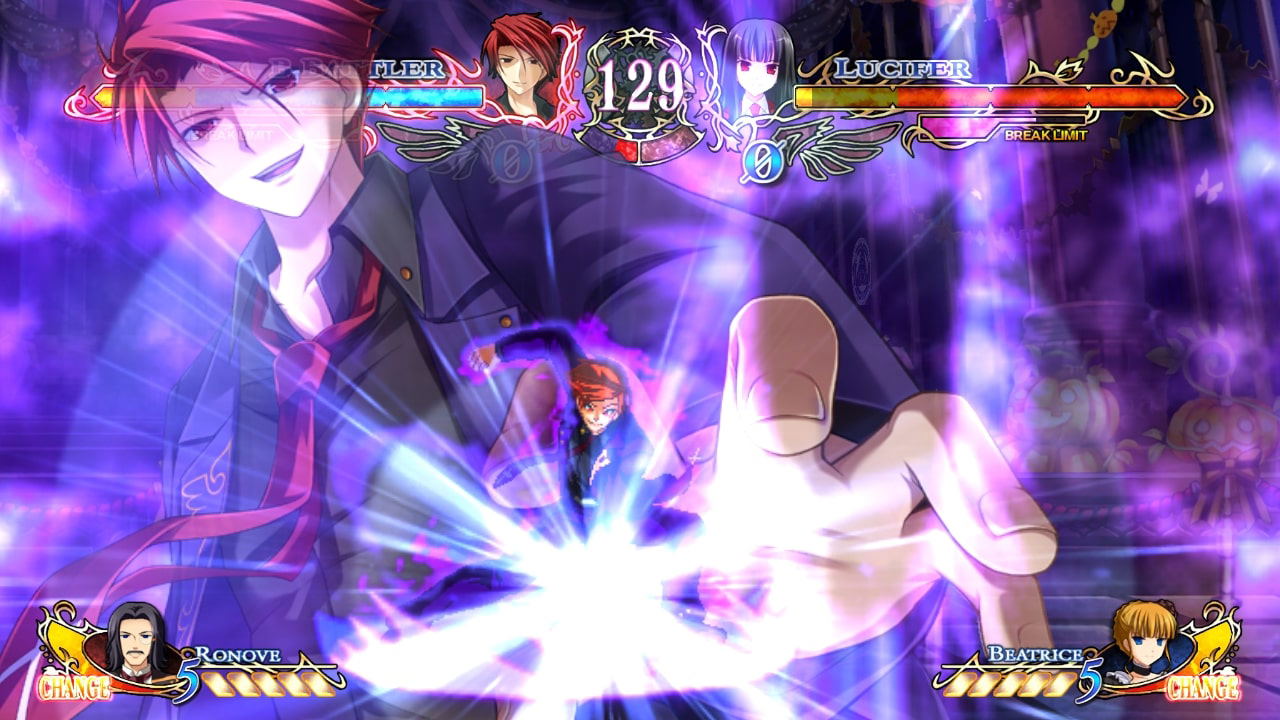Activate the CHANGE badge beside Ronove
The width and height of the screenshot is (1280, 720).
[74, 688]
